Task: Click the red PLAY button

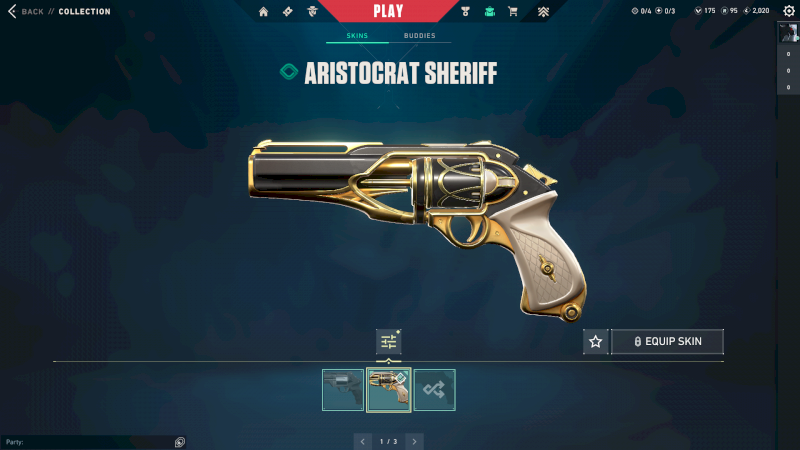Action: [x=388, y=11]
